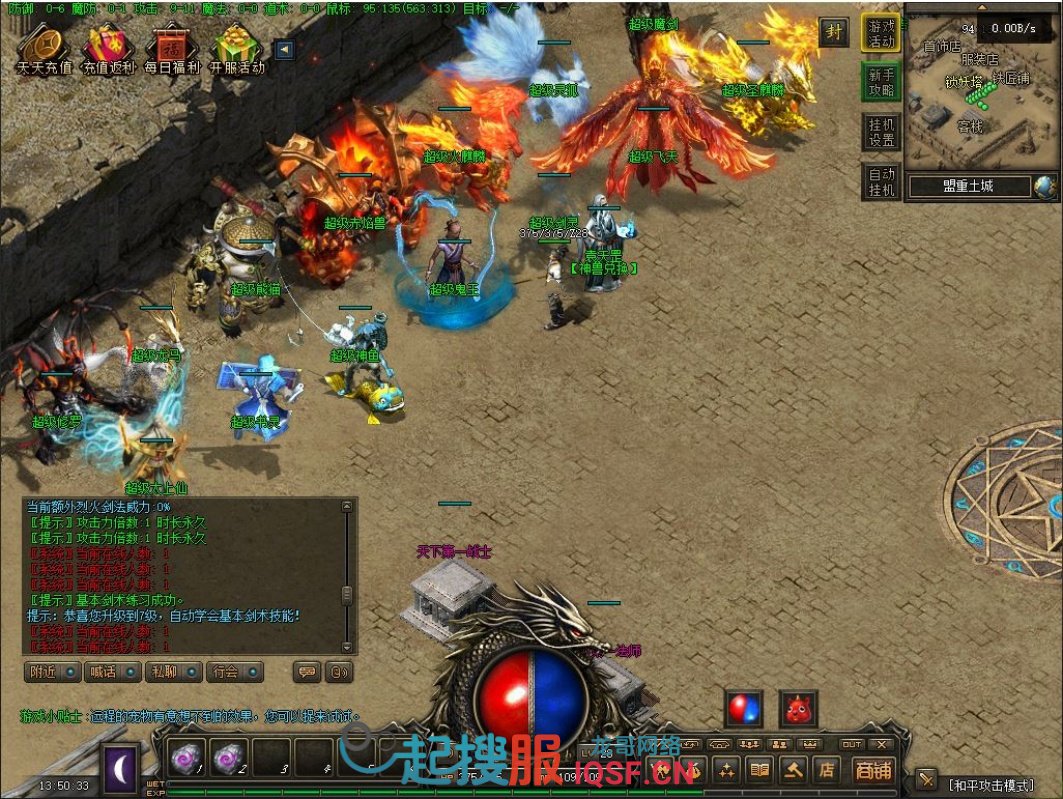The height and width of the screenshot is (799, 1063).
Task: Open the 每日福利 daily welfare icon
Action: click(172, 47)
